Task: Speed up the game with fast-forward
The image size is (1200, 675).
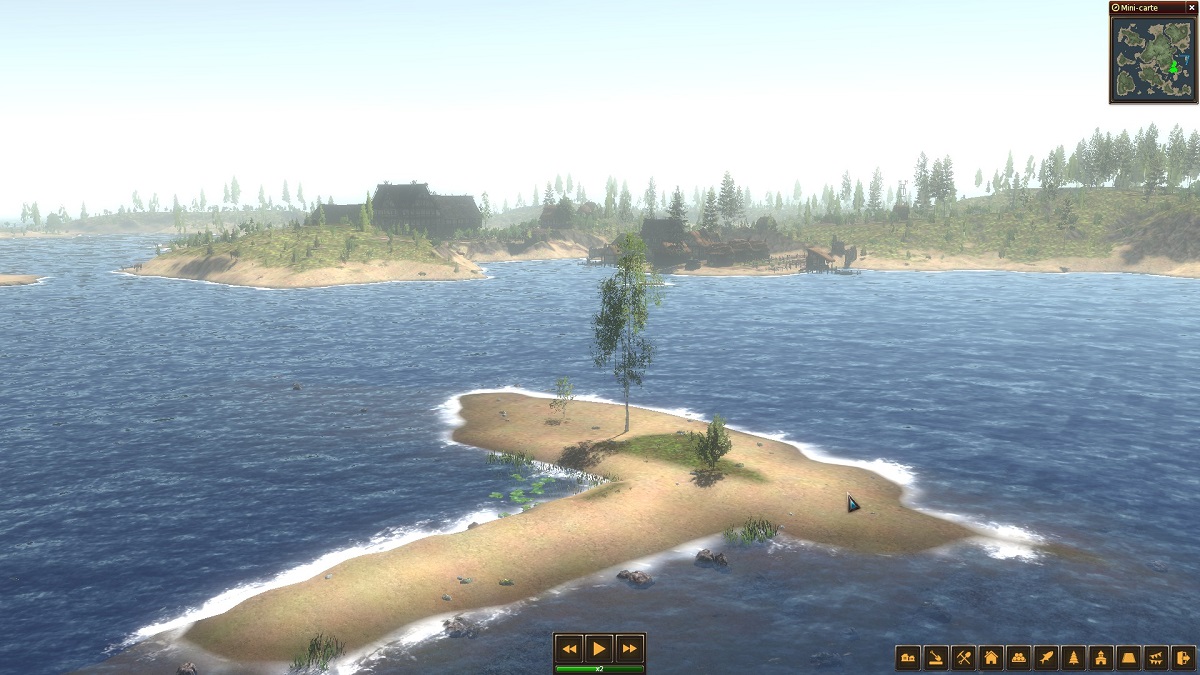Action: [628, 648]
